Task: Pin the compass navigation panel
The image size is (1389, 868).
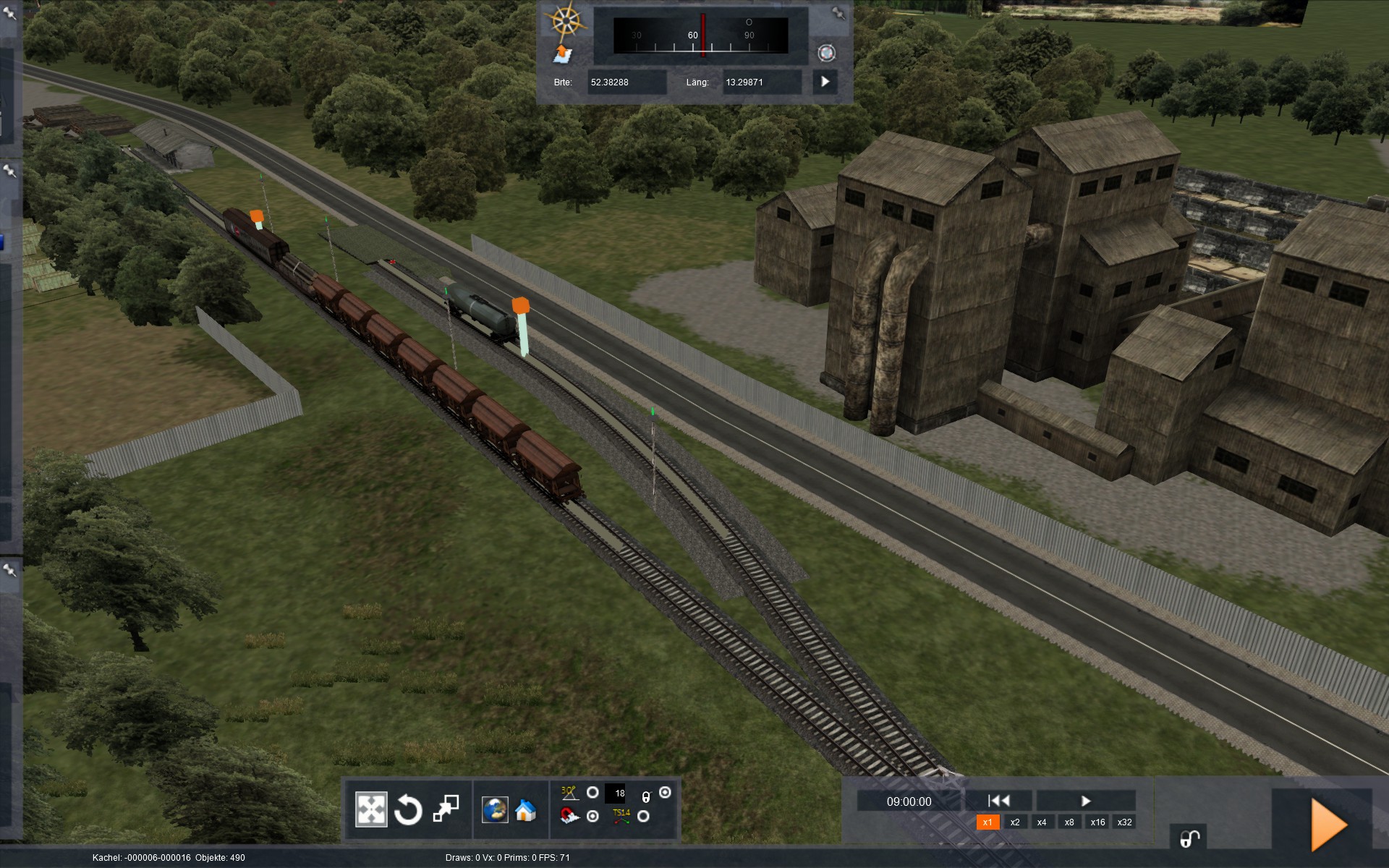Action: 838,13
